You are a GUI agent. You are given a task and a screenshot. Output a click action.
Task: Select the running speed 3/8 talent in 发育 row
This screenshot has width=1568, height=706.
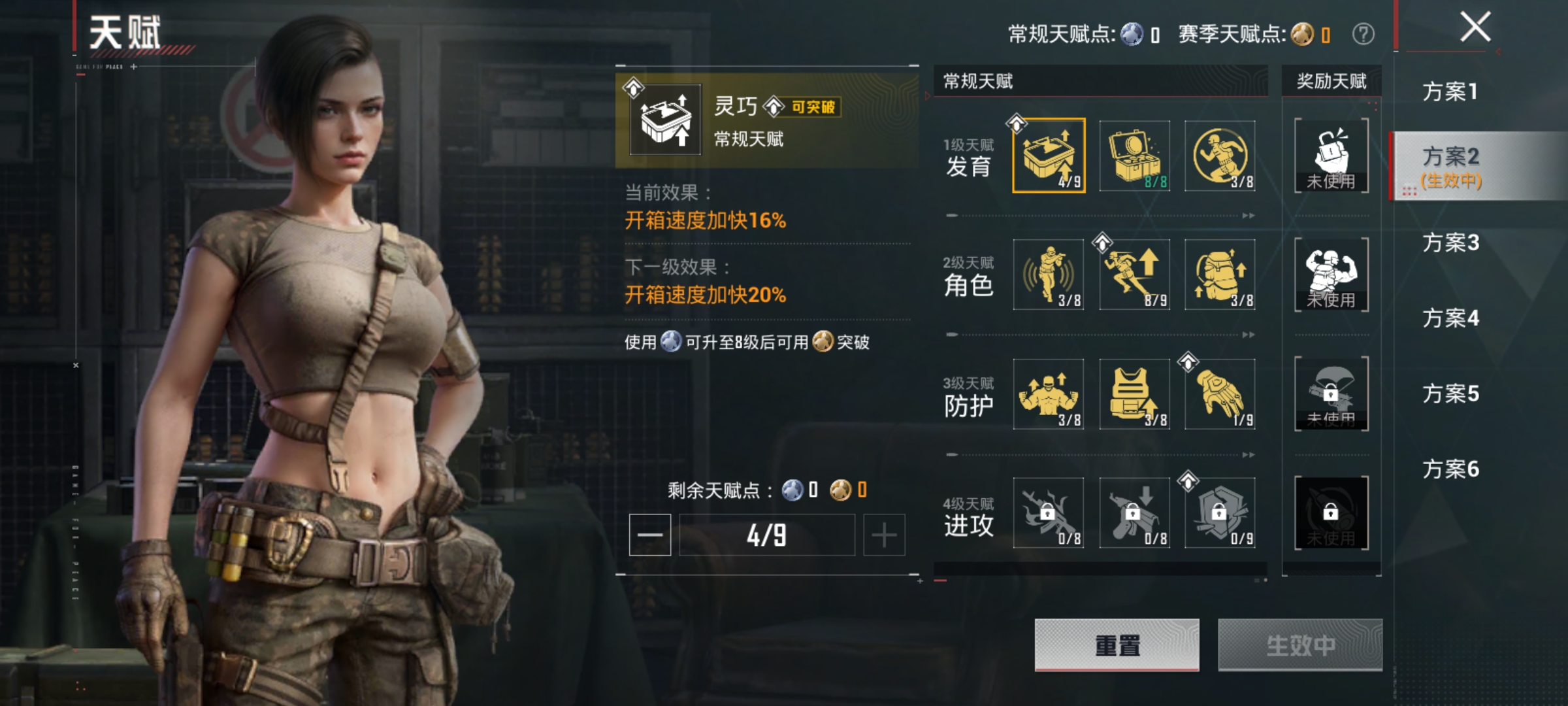click(x=1220, y=154)
